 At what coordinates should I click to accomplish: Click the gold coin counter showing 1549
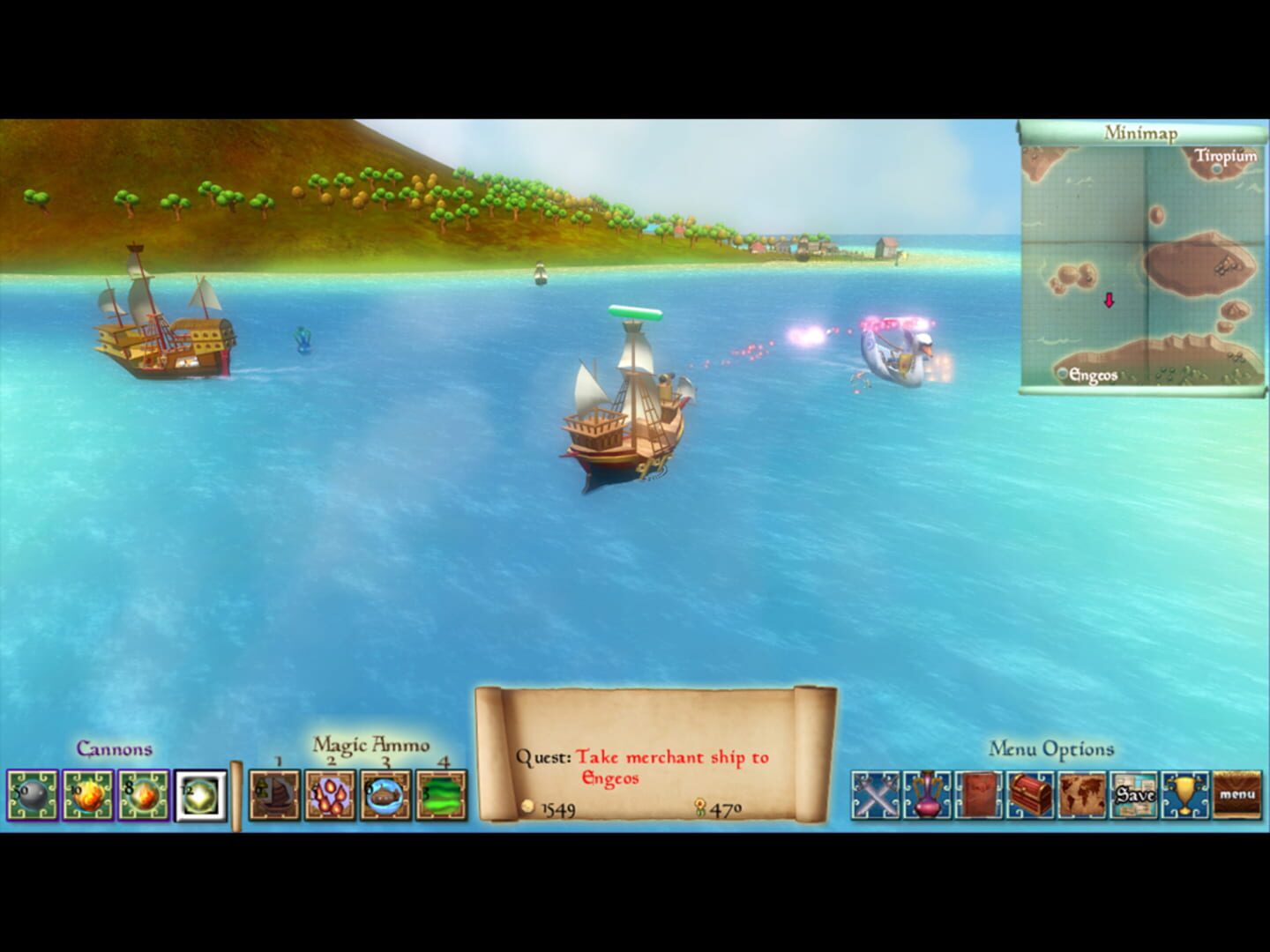pos(555,807)
